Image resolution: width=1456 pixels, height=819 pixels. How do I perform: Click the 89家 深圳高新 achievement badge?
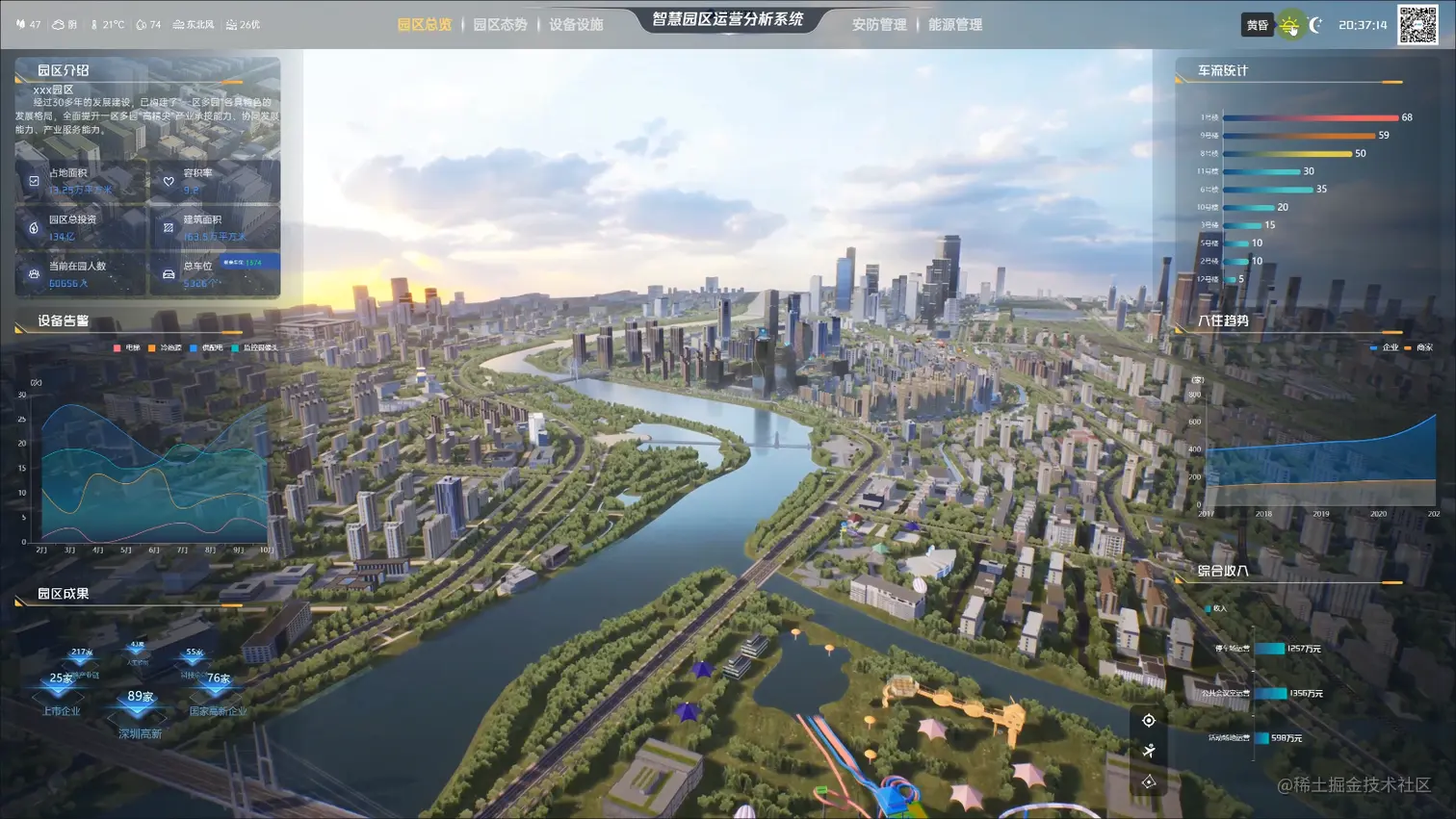[x=140, y=706]
